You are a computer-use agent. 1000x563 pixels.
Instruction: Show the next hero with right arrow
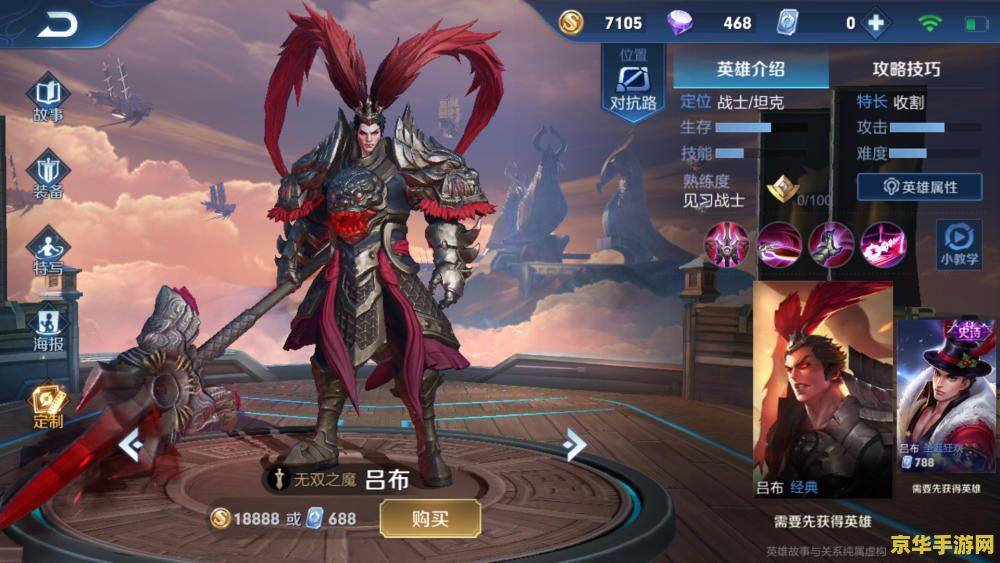[573, 443]
